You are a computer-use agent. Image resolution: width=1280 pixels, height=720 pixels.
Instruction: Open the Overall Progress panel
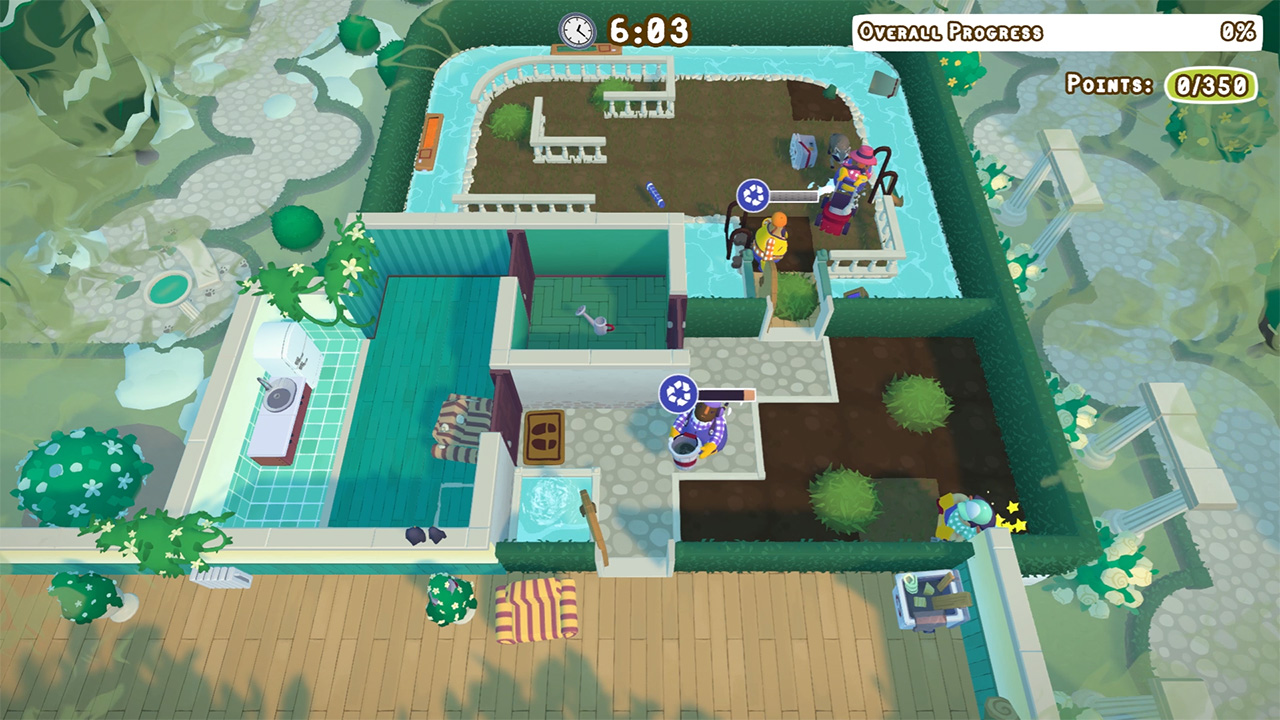point(1048,31)
